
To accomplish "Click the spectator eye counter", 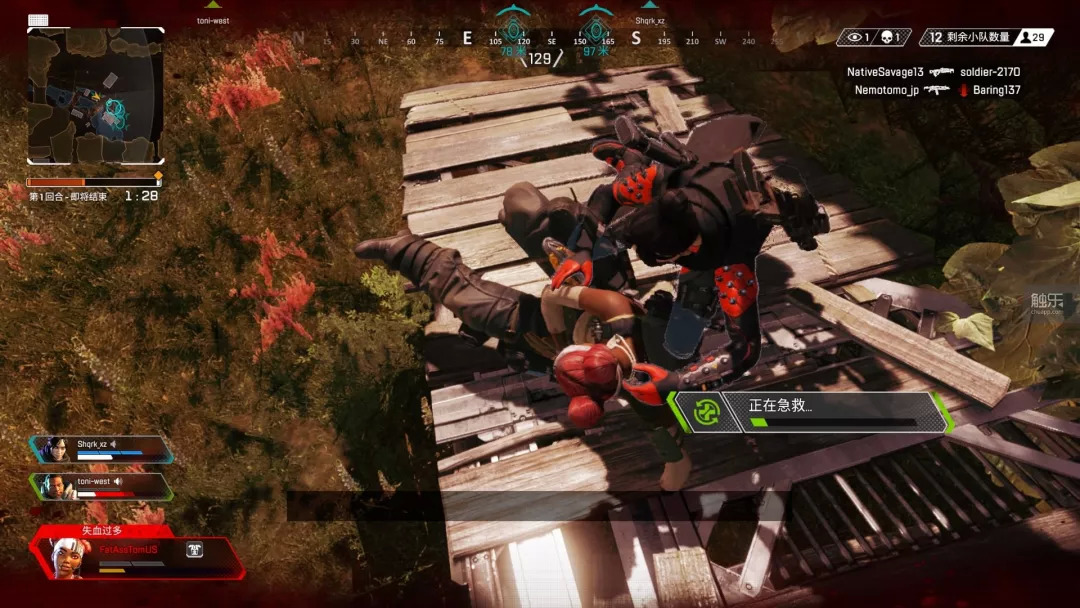I will pos(858,37).
